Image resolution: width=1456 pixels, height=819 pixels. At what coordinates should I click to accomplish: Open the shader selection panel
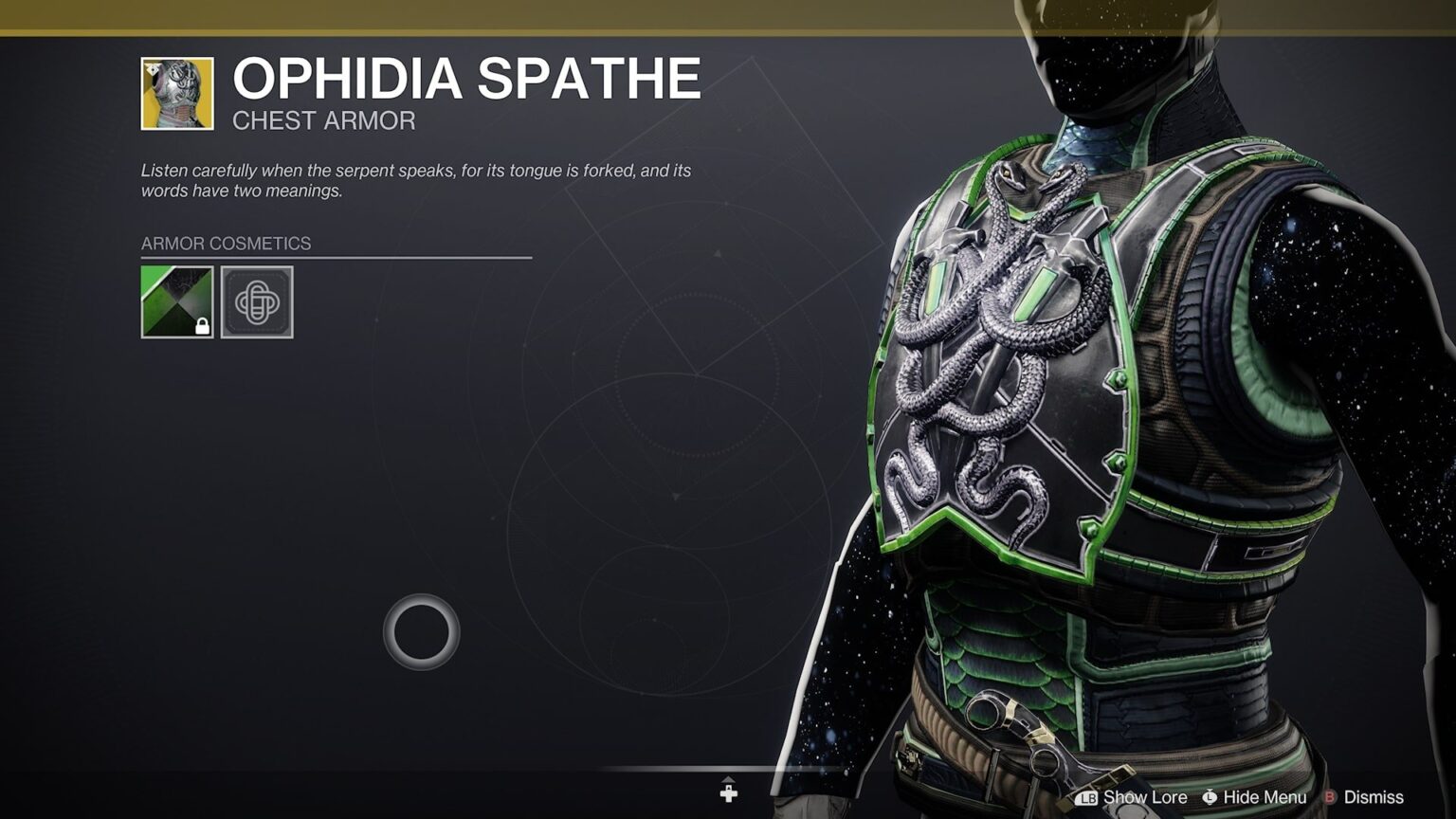pos(176,303)
